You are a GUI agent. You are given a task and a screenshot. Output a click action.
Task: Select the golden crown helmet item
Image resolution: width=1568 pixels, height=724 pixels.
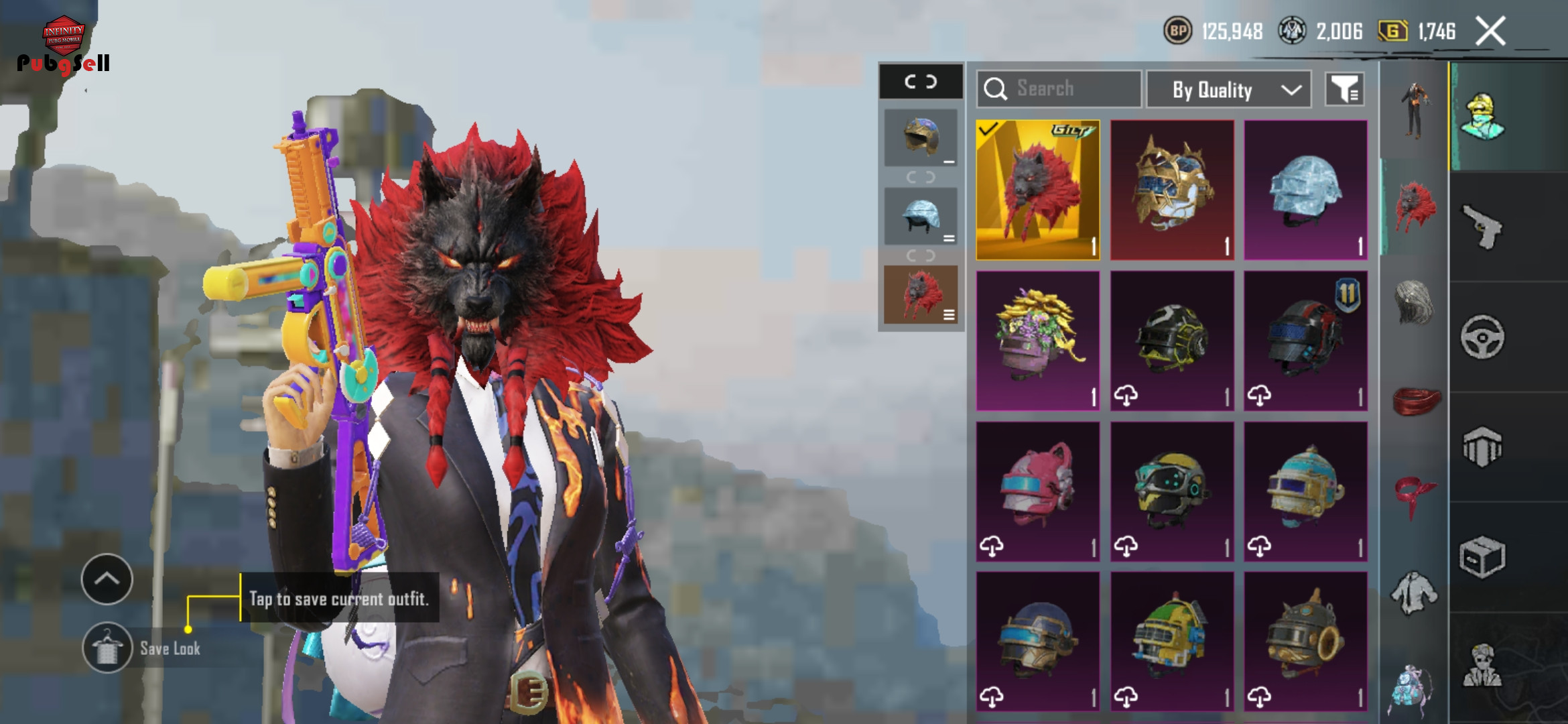[1171, 190]
